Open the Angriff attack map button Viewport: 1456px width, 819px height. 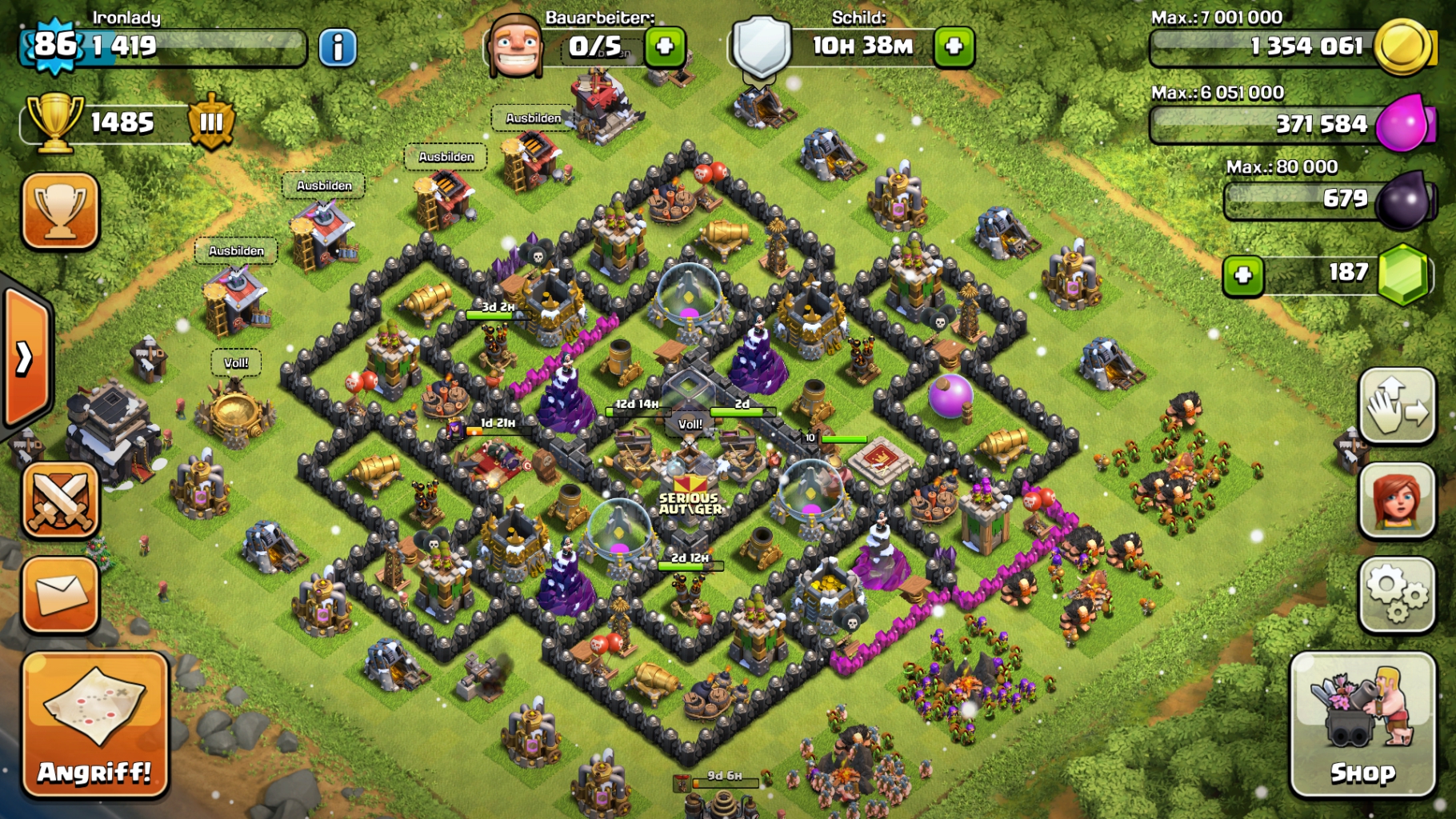pos(95,725)
